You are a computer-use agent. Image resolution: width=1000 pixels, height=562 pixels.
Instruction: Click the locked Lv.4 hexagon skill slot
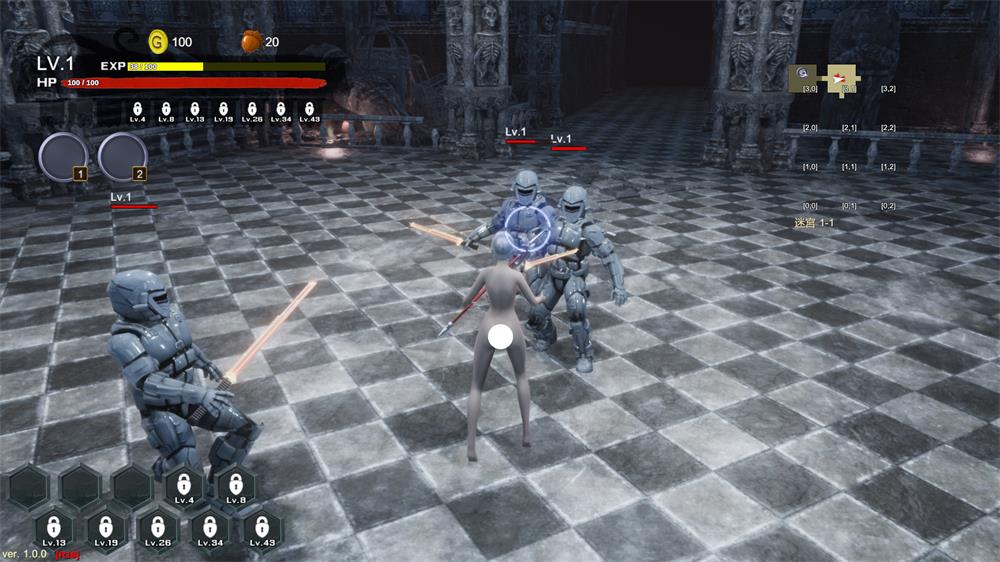pos(184,487)
